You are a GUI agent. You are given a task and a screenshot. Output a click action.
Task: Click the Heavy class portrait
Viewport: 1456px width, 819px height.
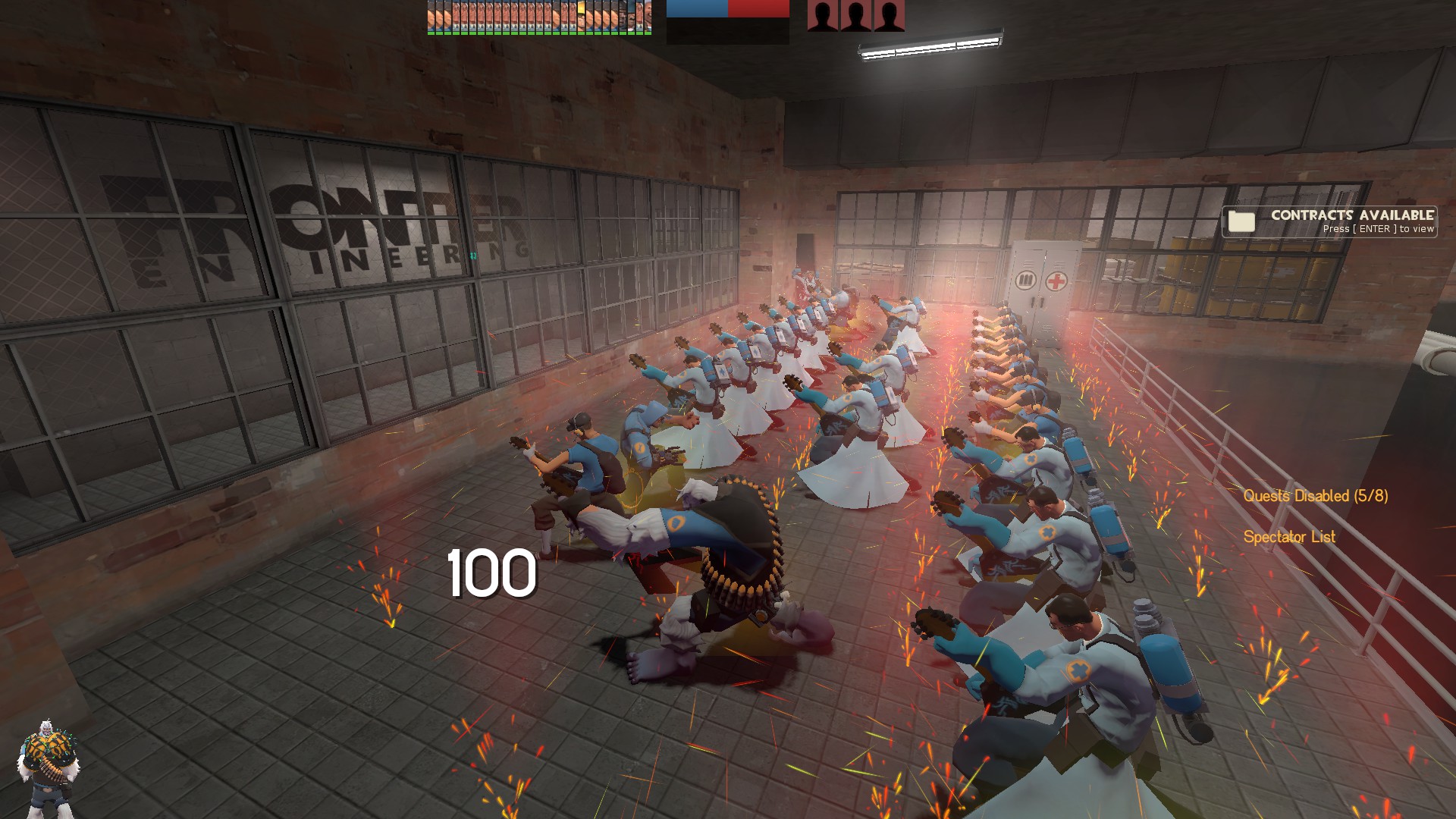coord(47,766)
